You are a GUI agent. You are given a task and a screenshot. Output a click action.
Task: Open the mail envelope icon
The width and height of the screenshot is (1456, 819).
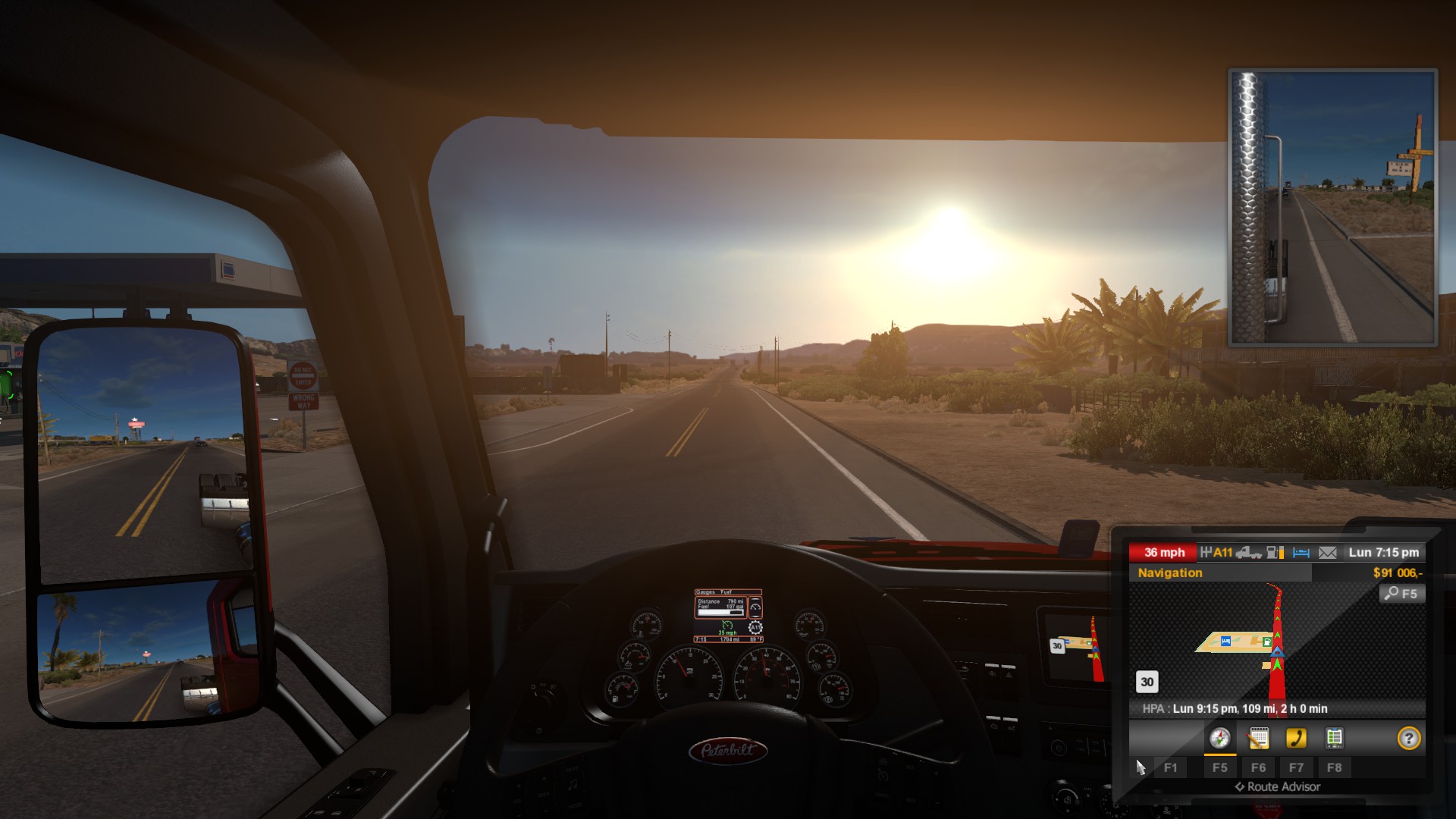(1327, 553)
